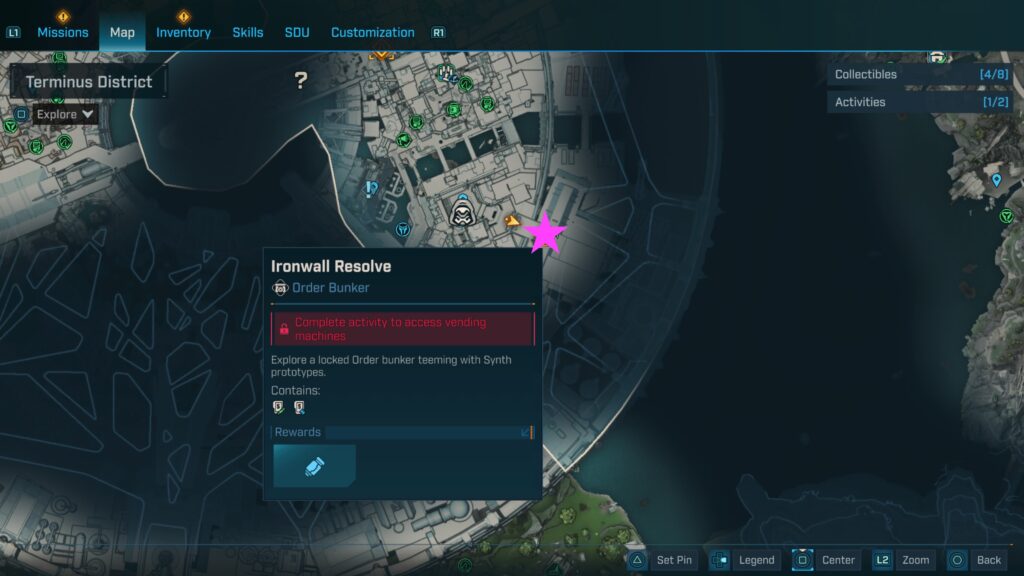Click the Set Pin option

662,560
